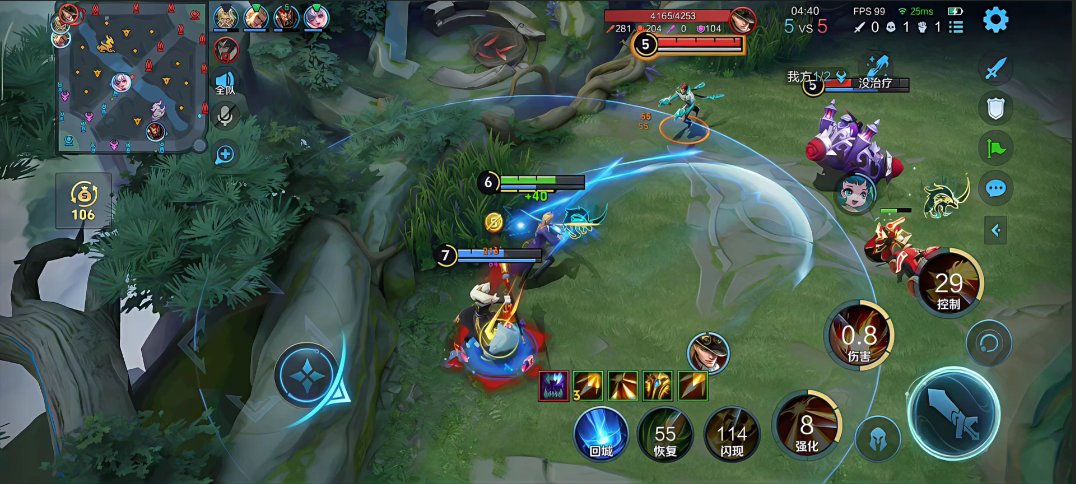Image resolution: width=1076 pixels, height=484 pixels.
Task: Toggle the 全队 team voice speaker
Action: tap(225, 82)
